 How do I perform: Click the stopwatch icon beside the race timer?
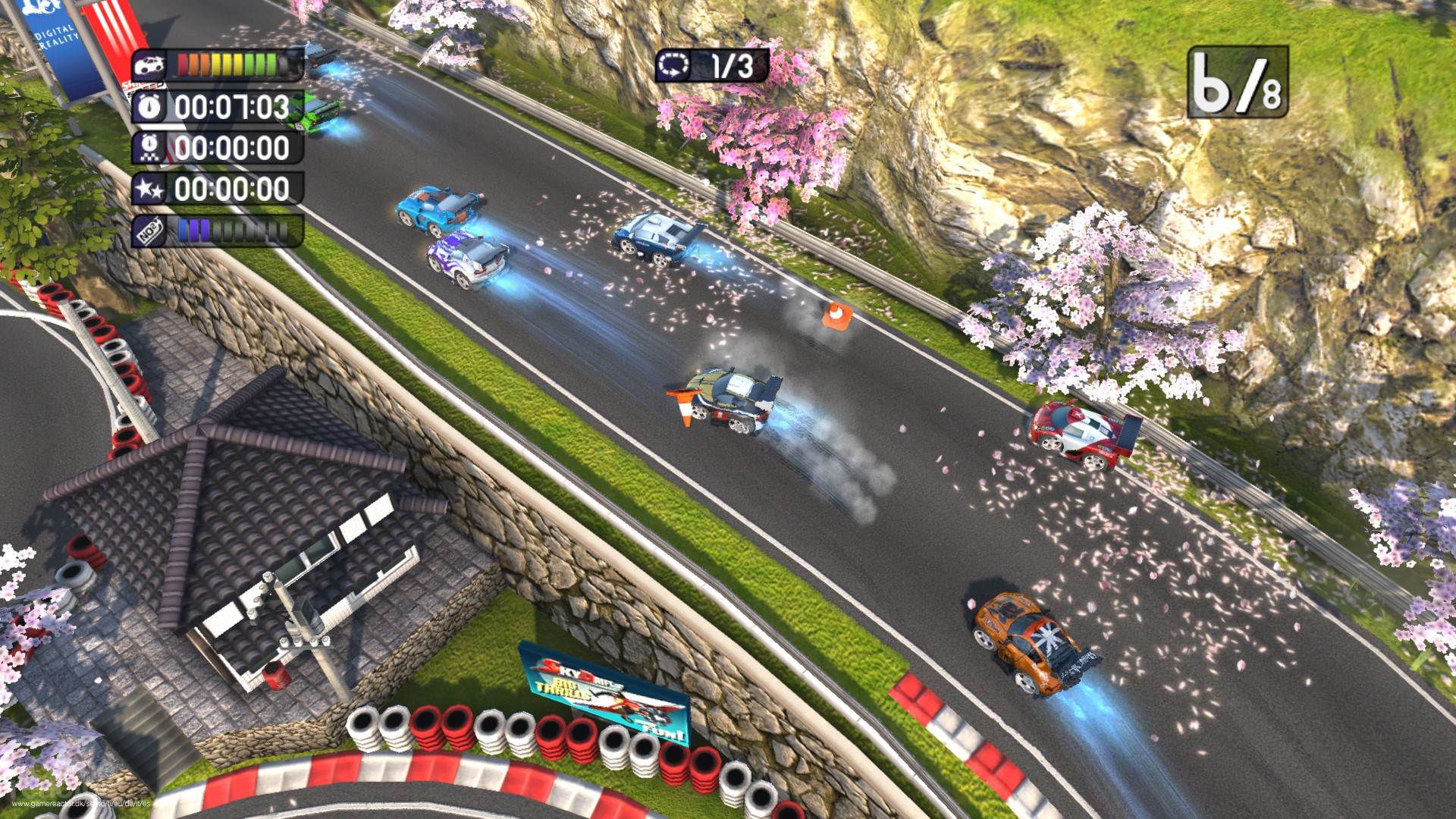[149, 107]
